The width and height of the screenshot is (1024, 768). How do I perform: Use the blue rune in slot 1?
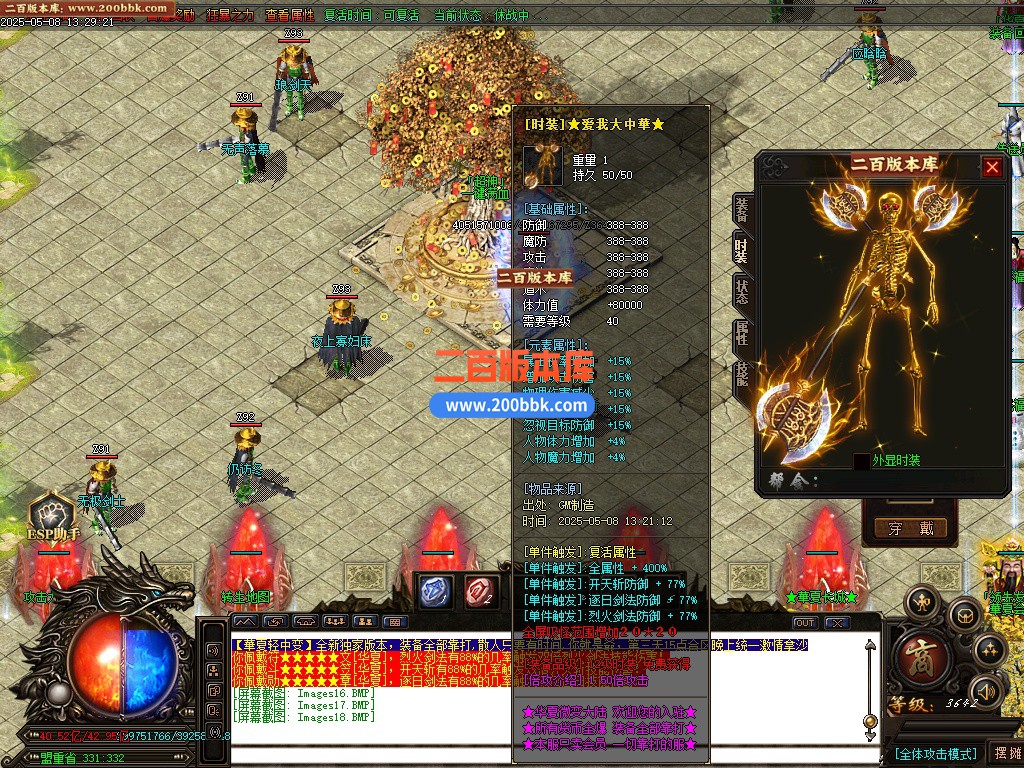coord(435,590)
